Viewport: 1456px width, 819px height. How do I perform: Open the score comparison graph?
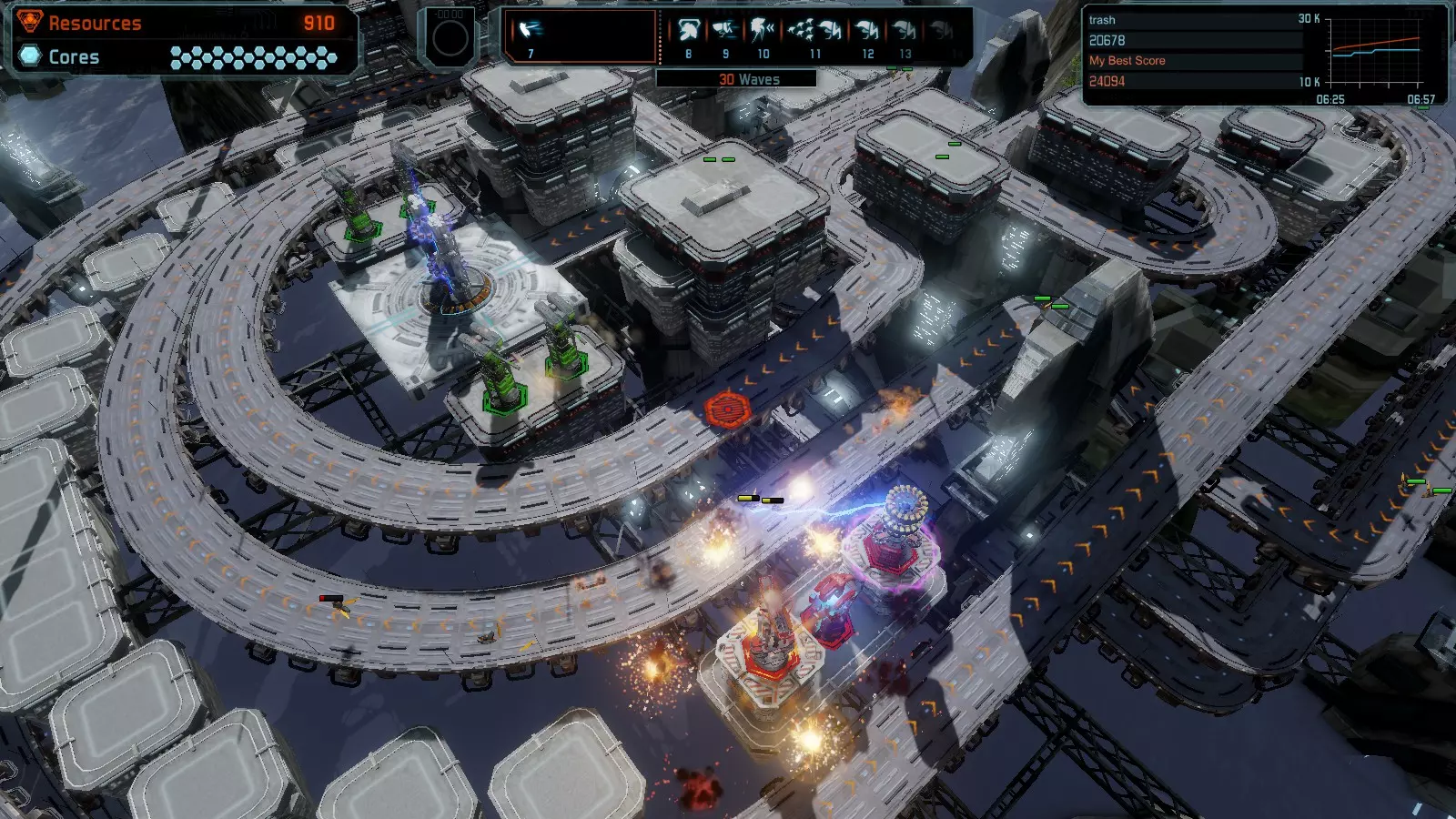[1374, 51]
